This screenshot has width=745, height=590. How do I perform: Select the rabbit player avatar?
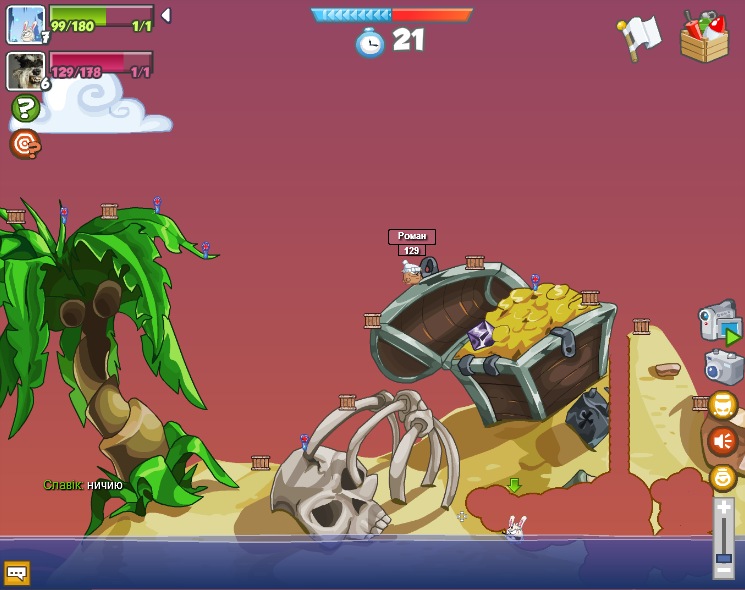(26, 24)
